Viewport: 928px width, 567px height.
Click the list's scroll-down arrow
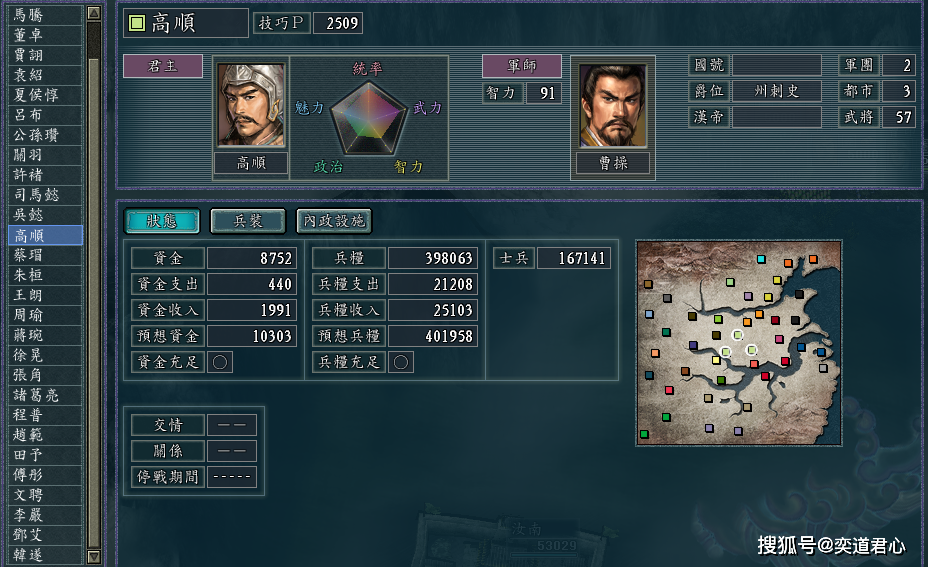tap(94, 556)
